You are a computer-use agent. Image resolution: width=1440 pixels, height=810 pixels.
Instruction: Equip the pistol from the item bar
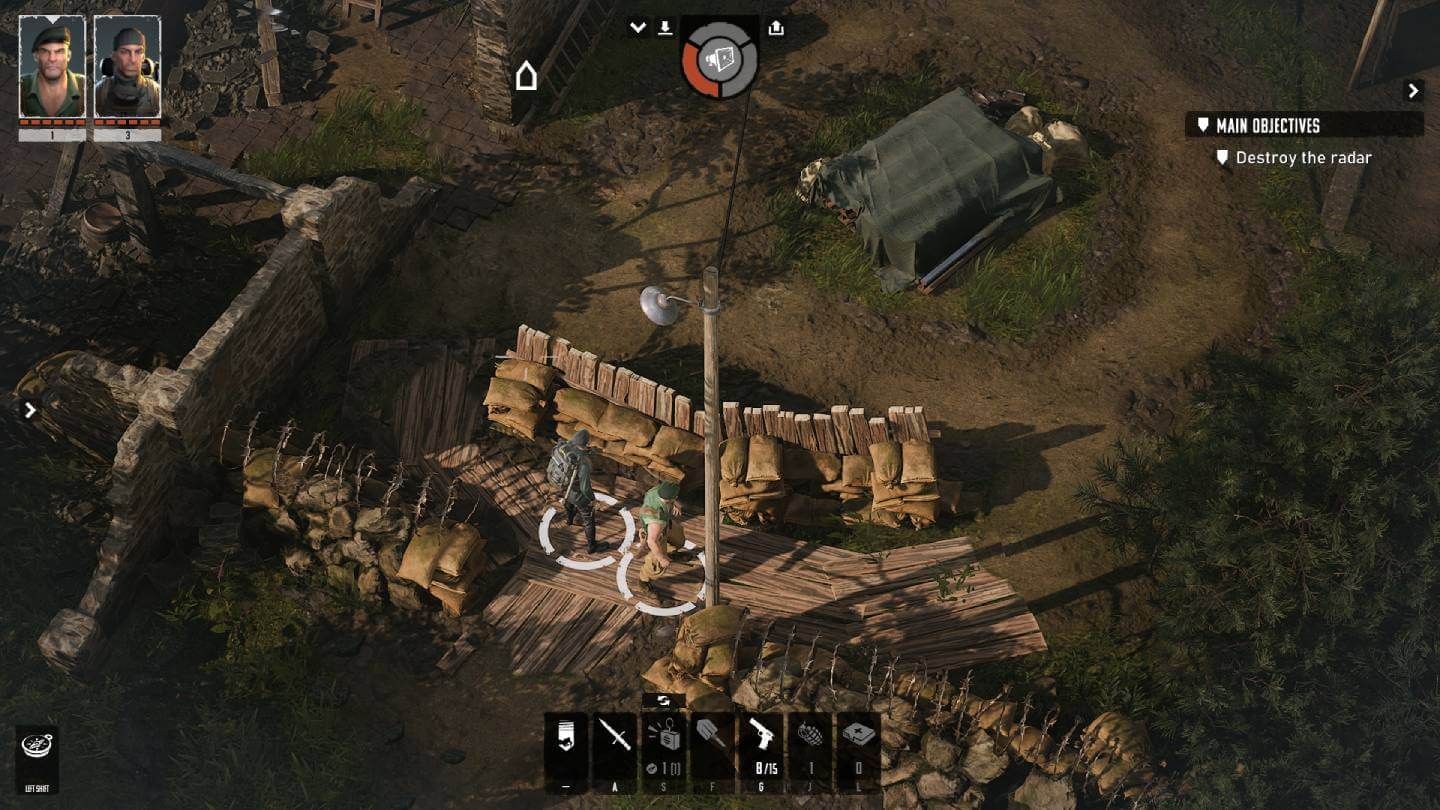760,740
